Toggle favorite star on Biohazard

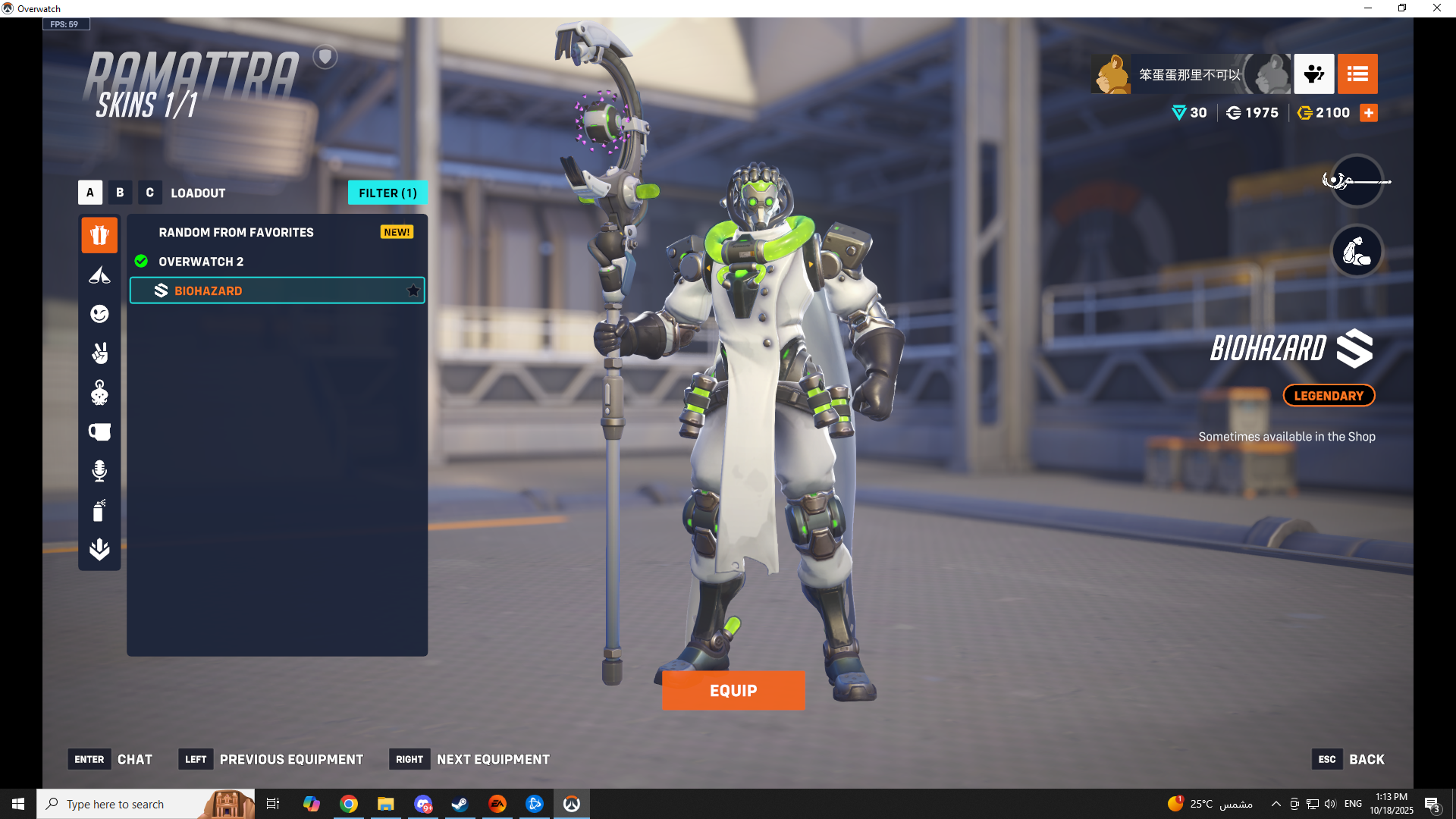tap(413, 290)
